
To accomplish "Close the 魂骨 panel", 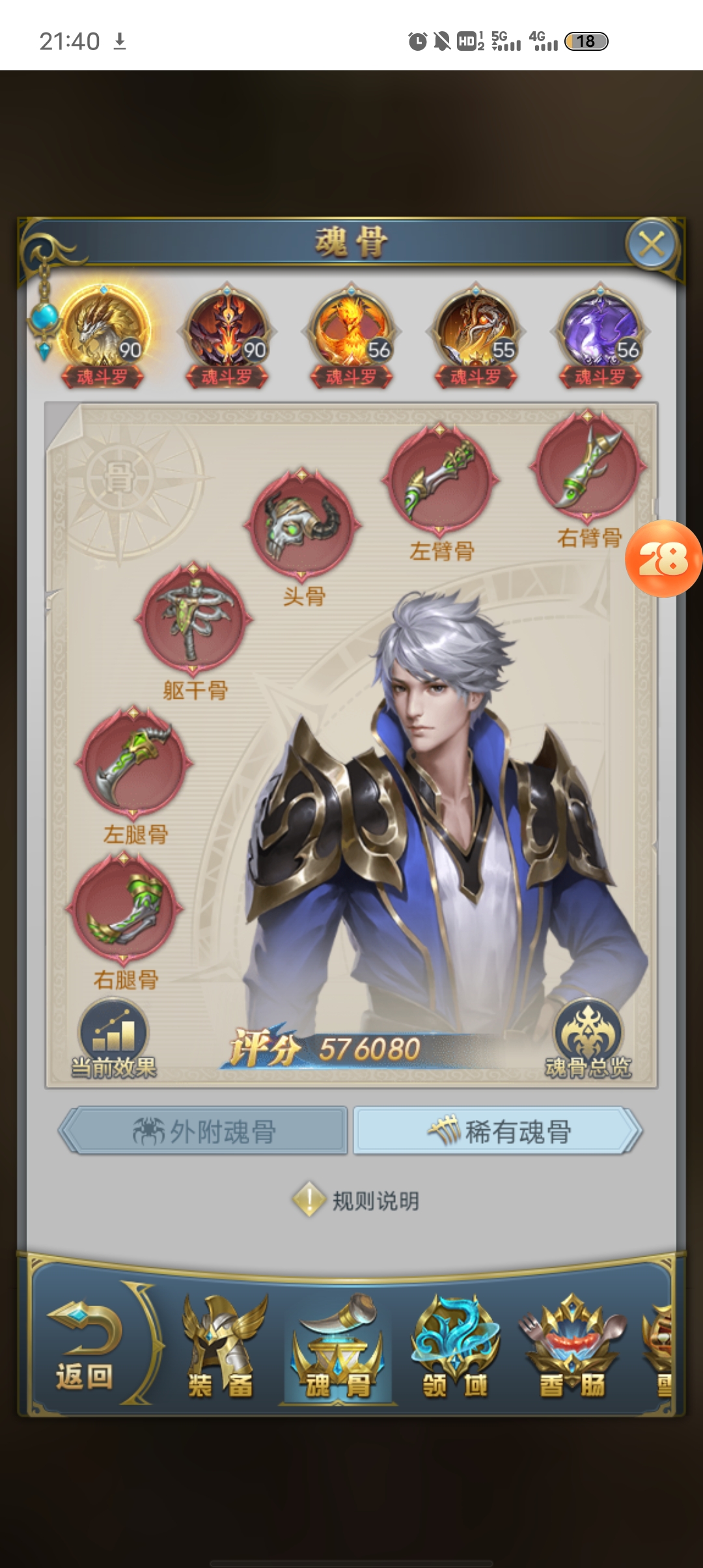I will click(652, 245).
